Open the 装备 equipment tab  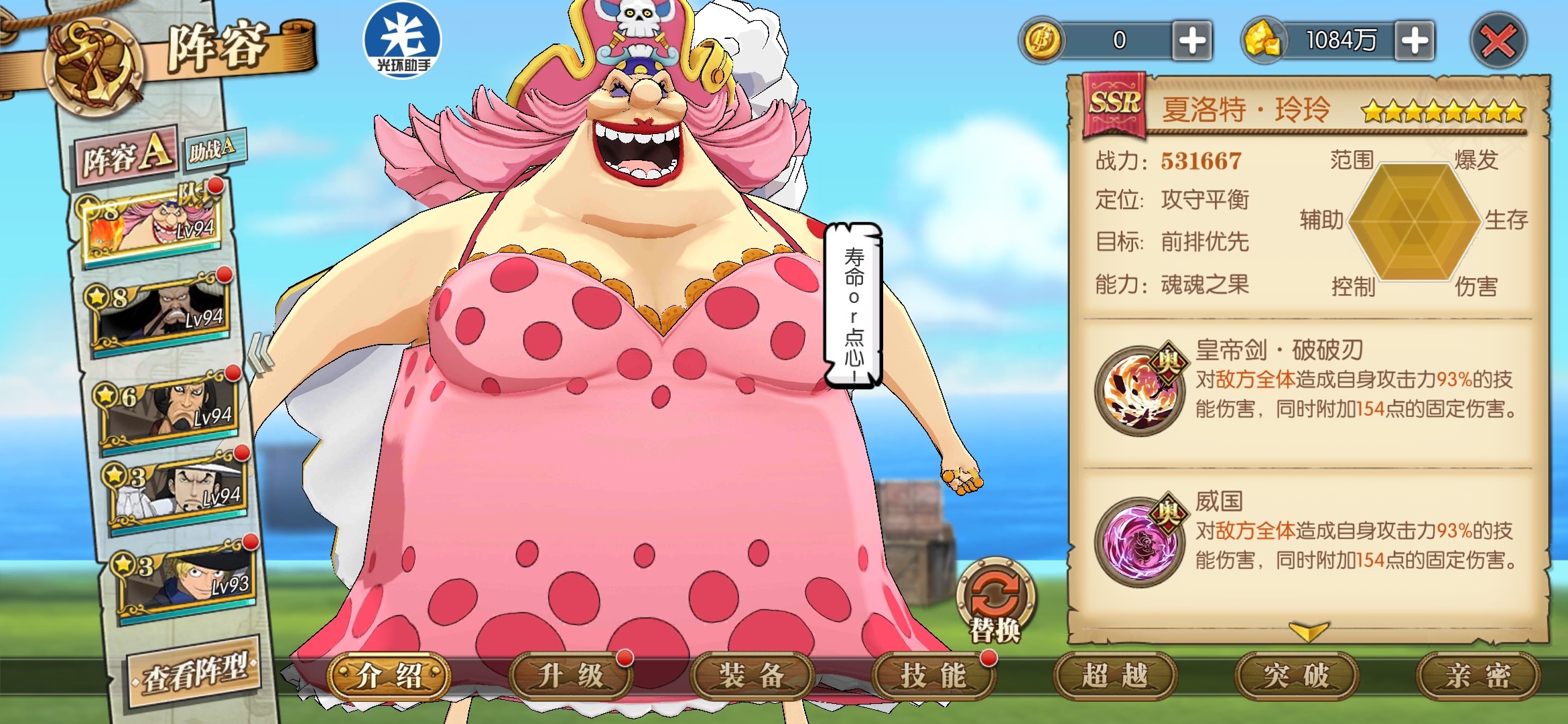(x=751, y=676)
